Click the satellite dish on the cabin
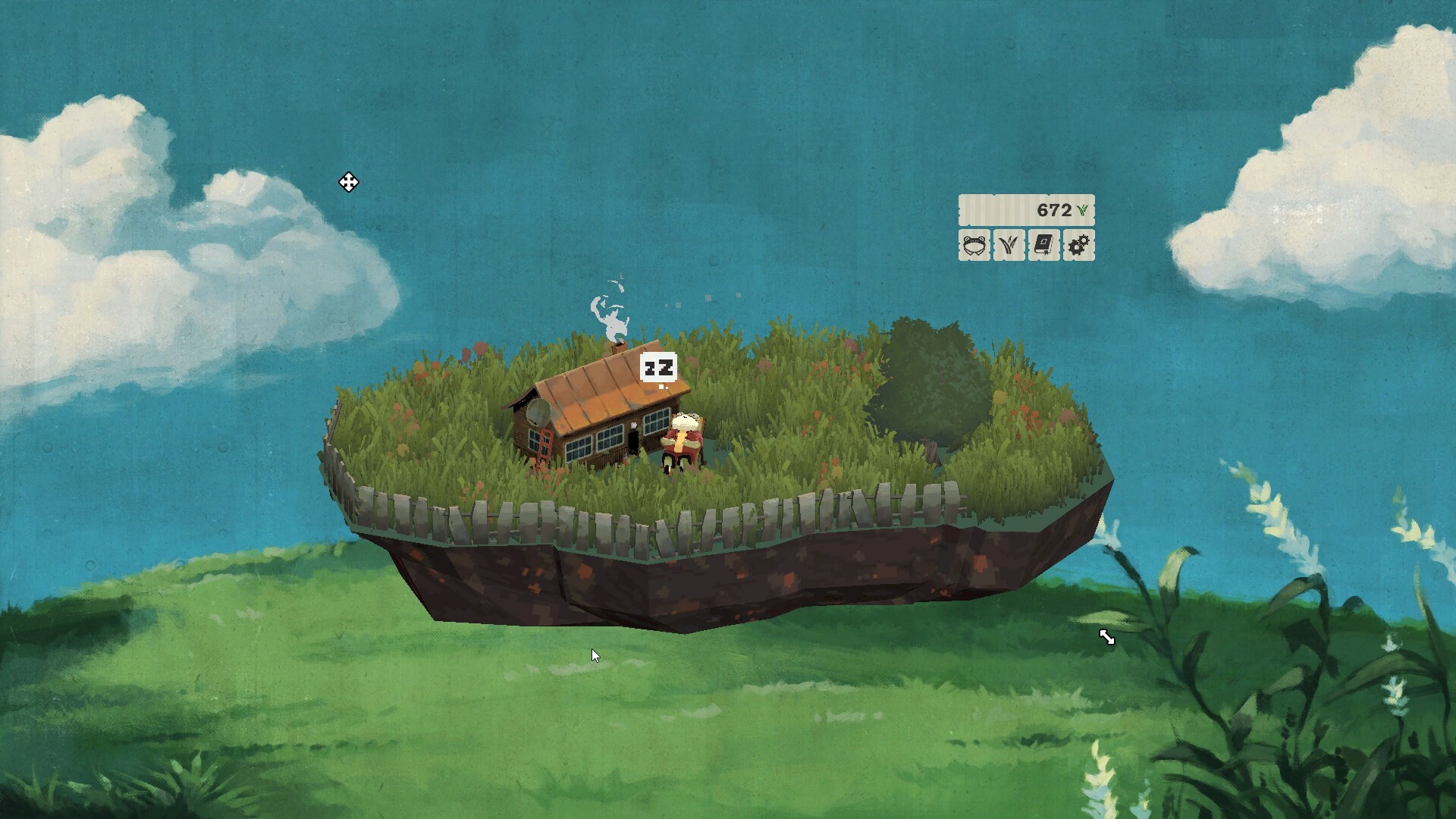1456x819 pixels. click(539, 413)
